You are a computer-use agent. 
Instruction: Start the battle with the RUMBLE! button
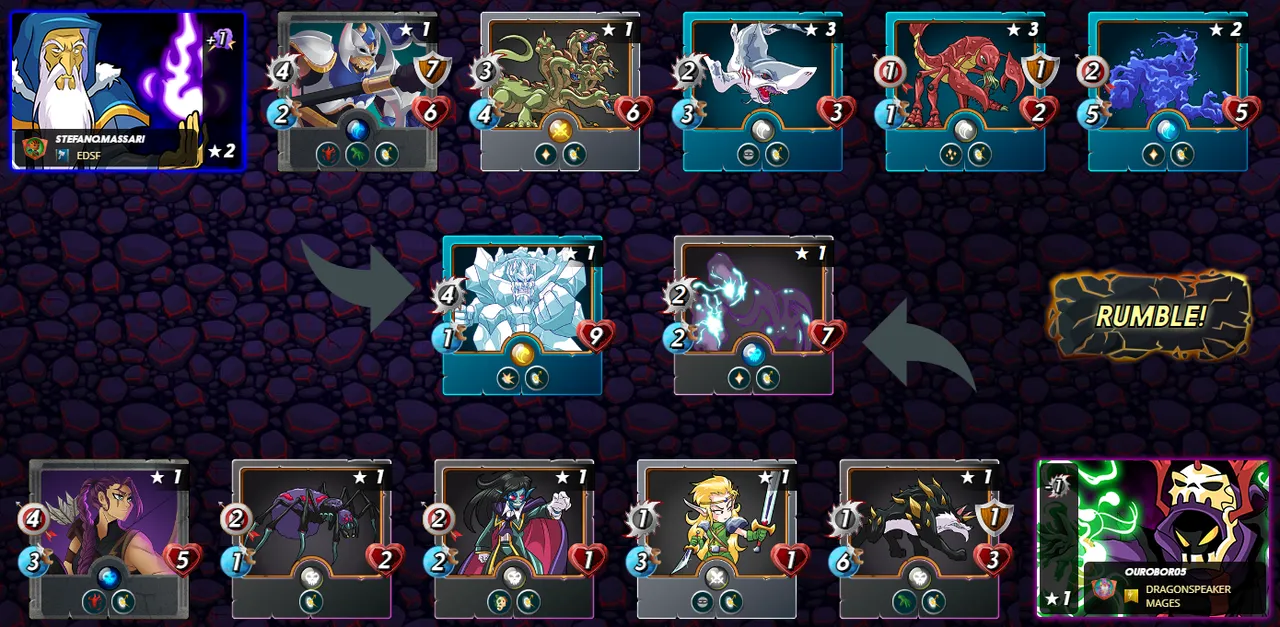coord(1150,316)
